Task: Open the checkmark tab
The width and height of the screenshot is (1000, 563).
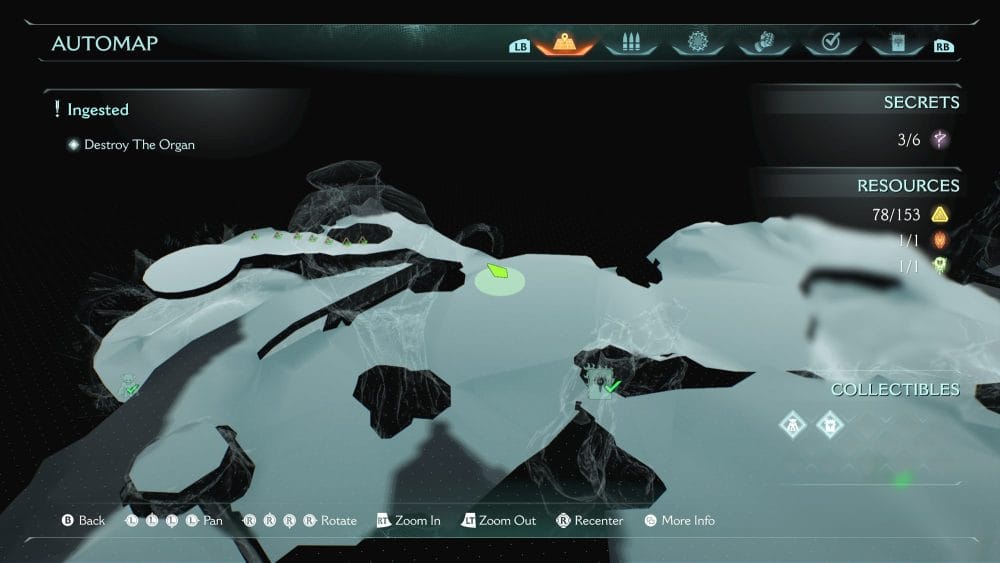Action: coord(829,44)
